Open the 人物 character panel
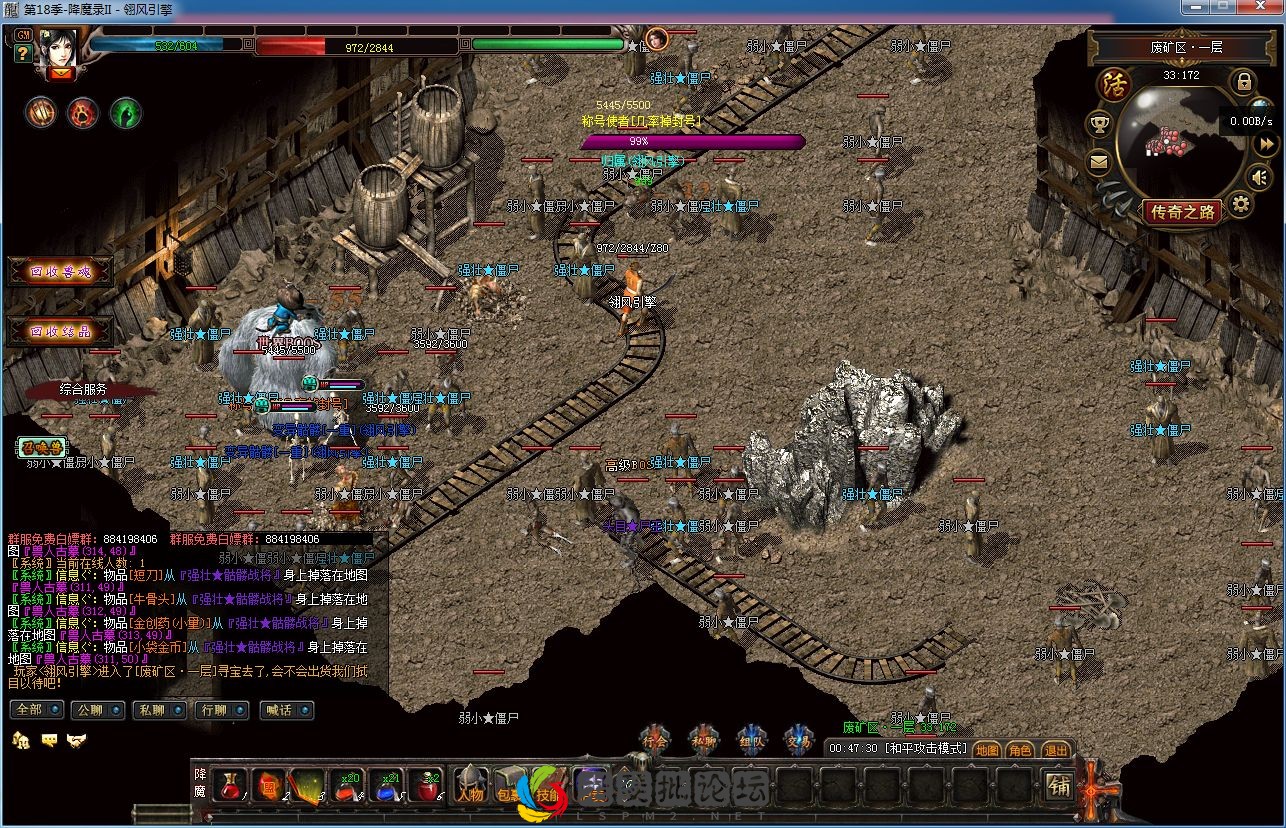This screenshot has width=1286, height=828. (x=471, y=786)
